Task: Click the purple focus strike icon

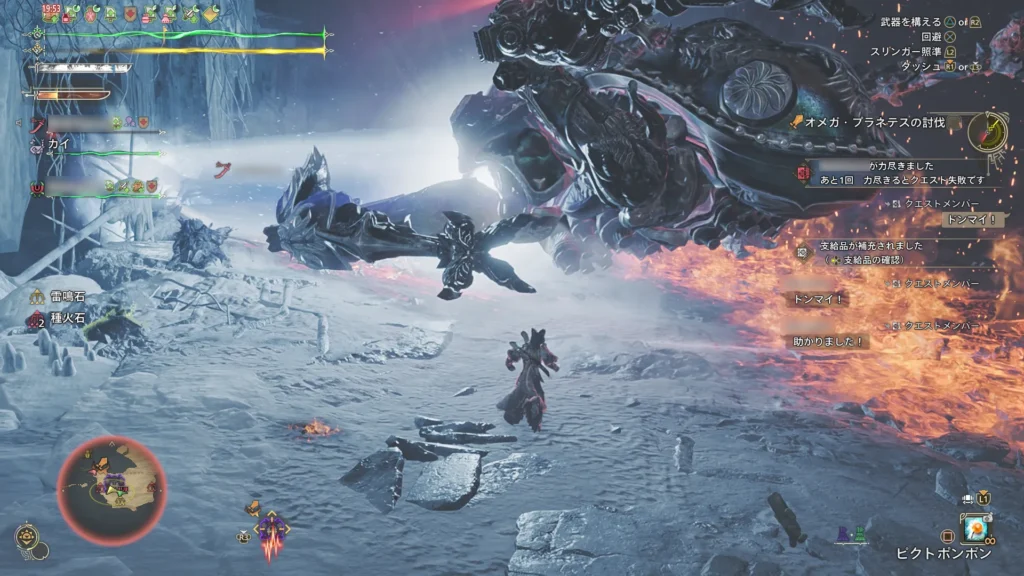Action: tap(269, 526)
